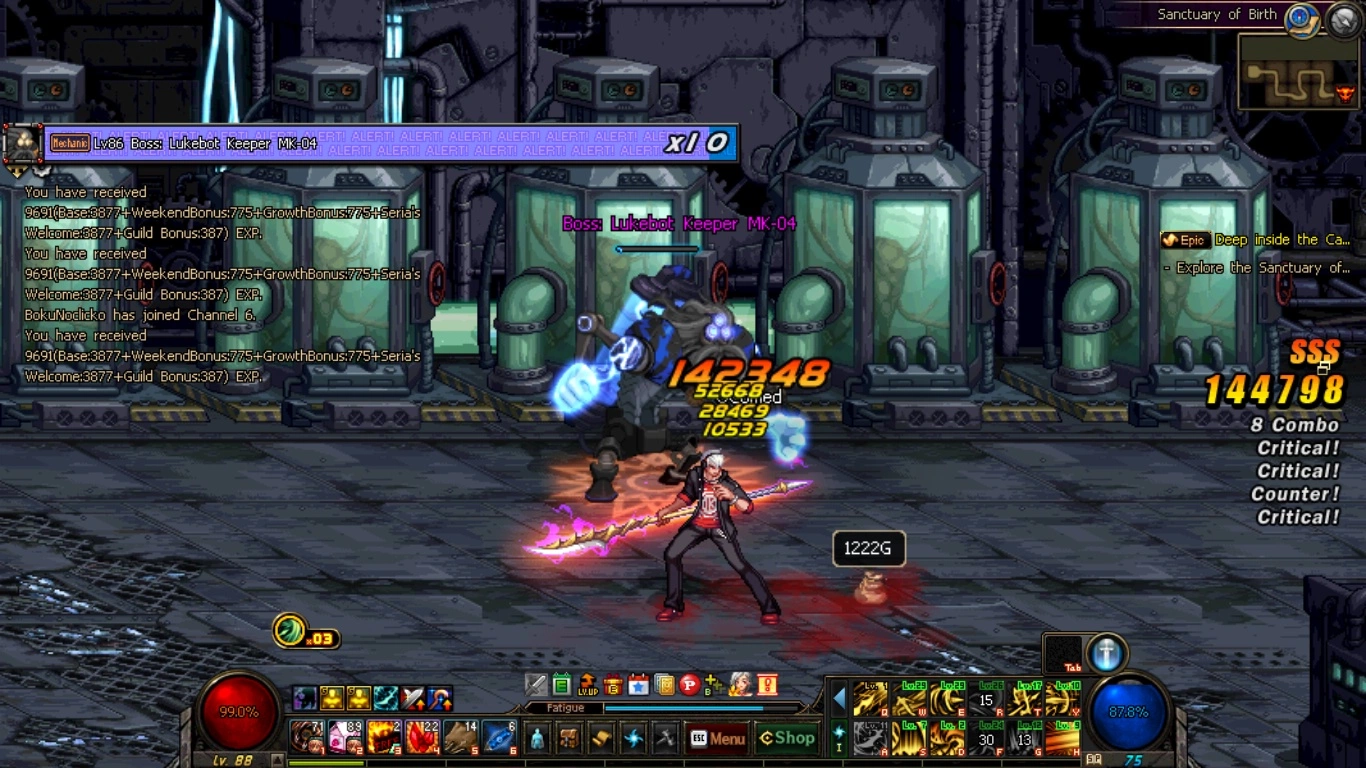Activate the skill on the H slot
The height and width of the screenshot is (768, 1366).
1062,740
